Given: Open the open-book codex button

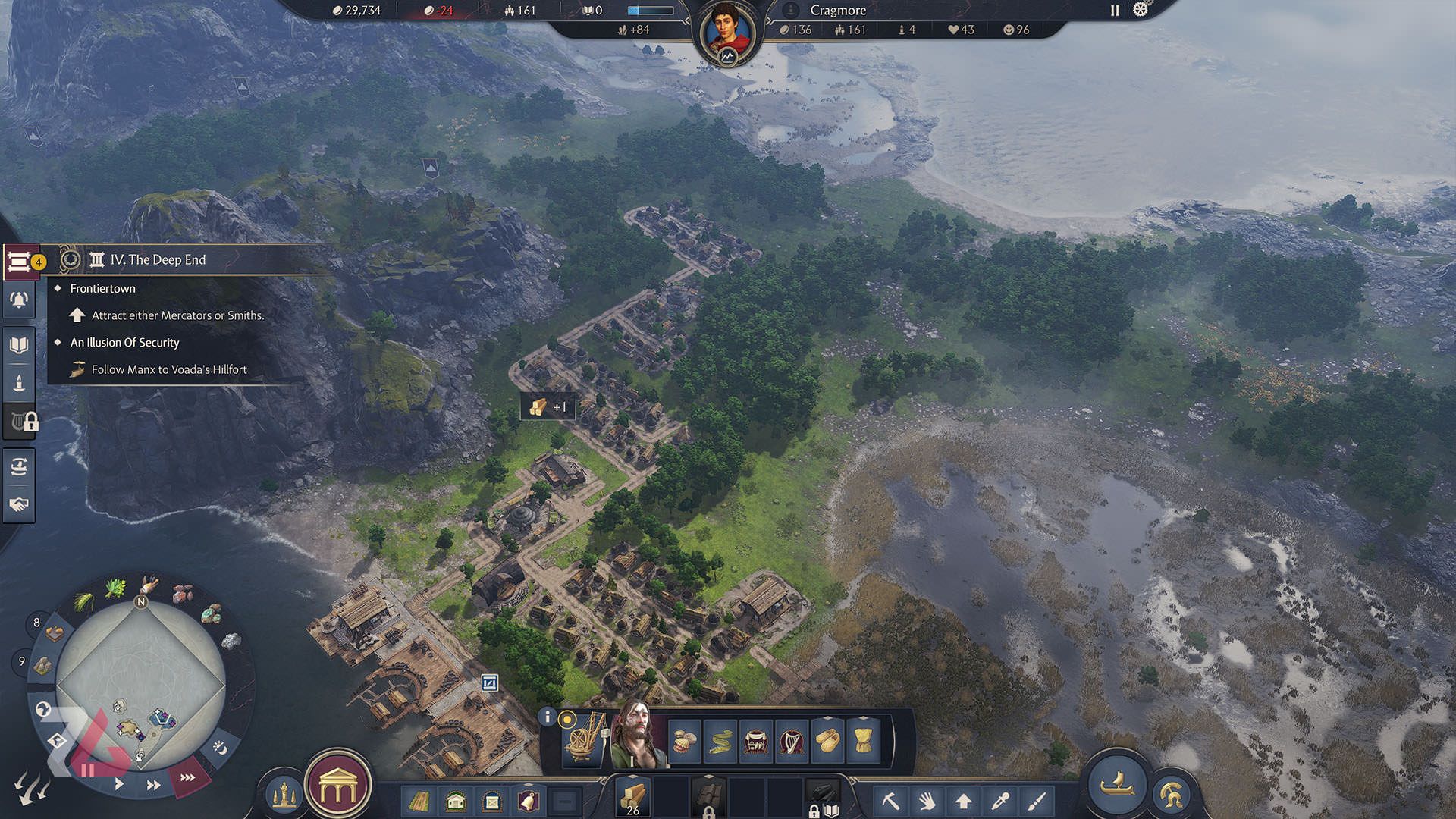Looking at the screenshot, I should tap(19, 346).
